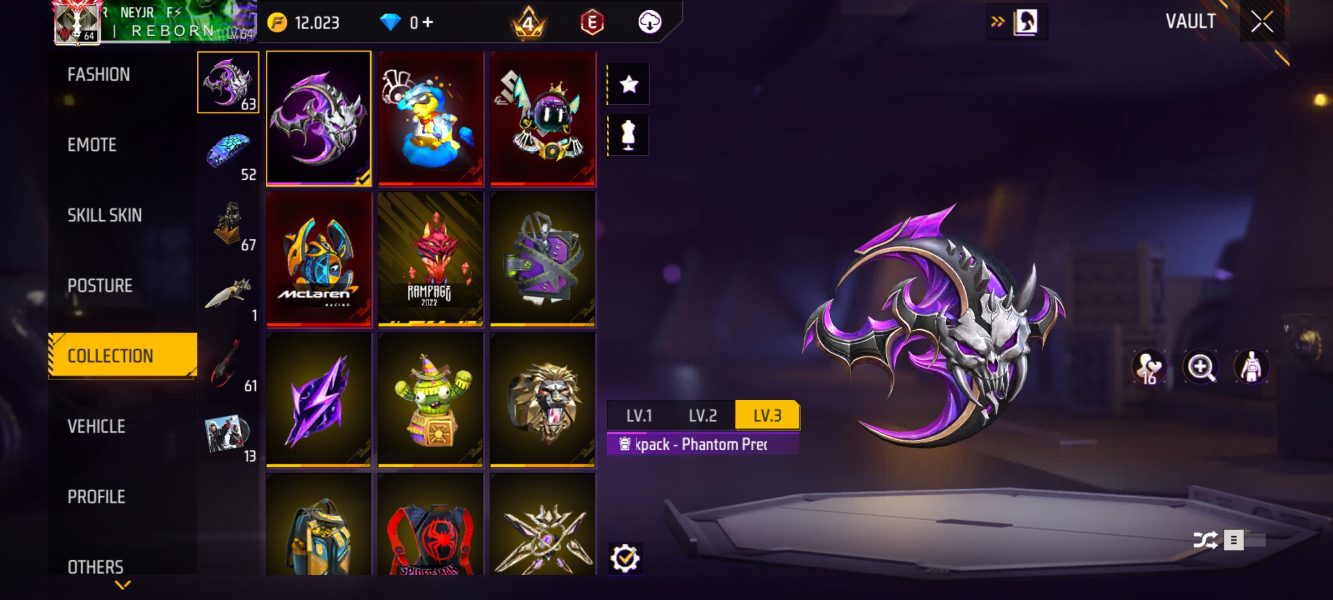
Task: Open the Fashion vault category
Action: pos(99,75)
